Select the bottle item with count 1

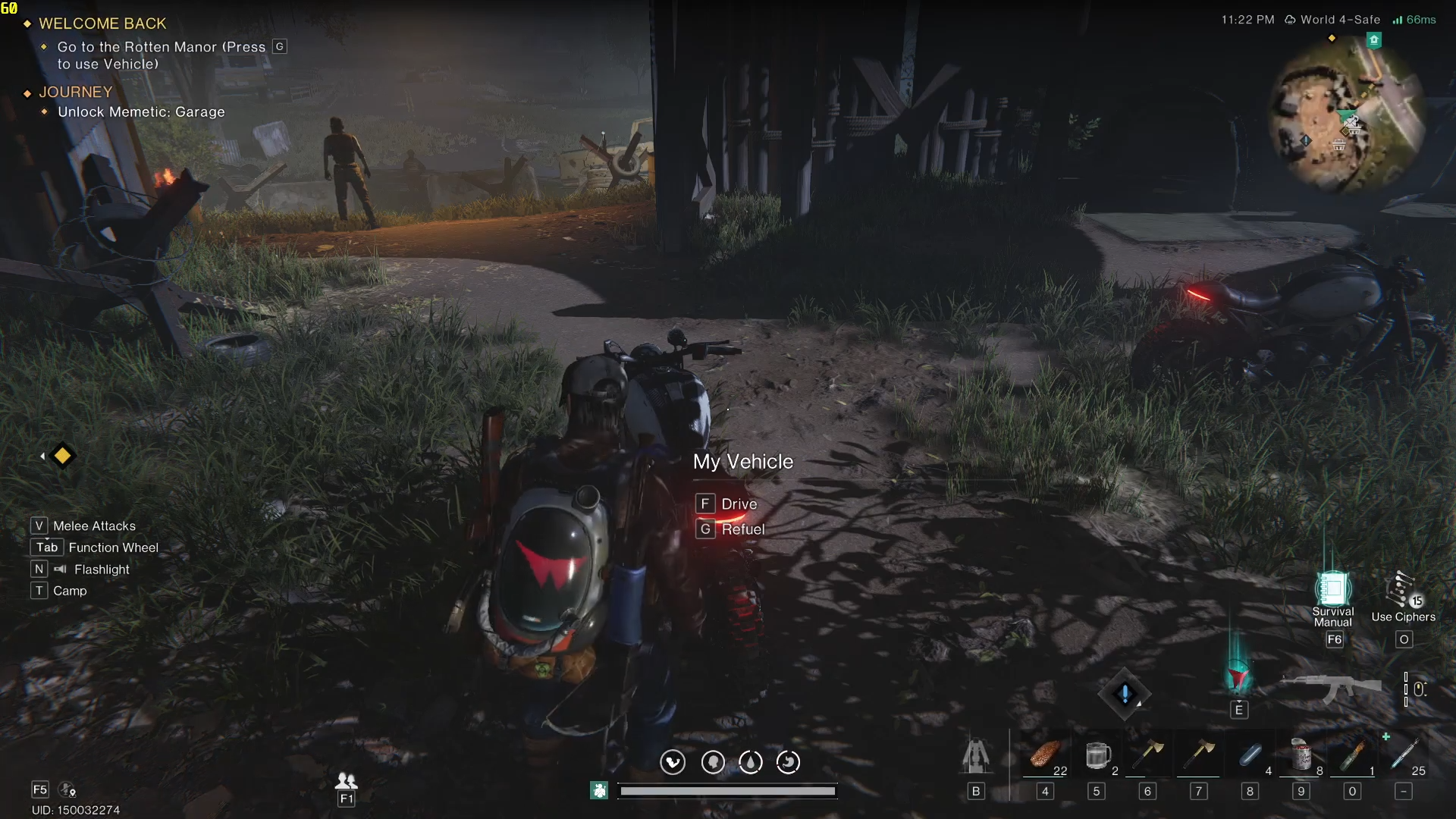[1352, 755]
